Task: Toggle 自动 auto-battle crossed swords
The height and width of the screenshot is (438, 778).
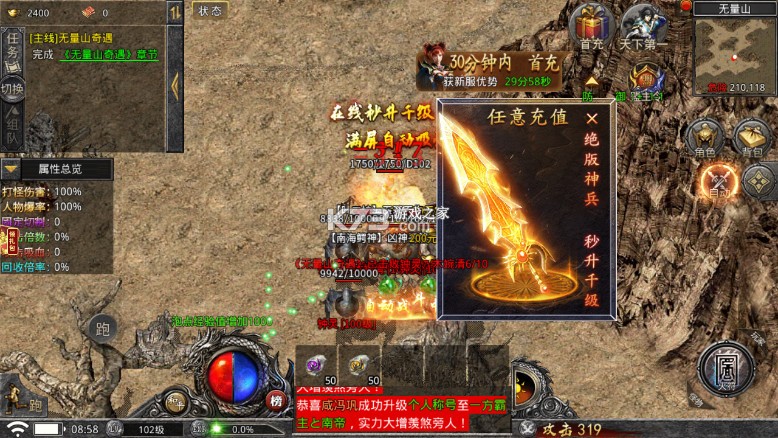Action: pyautogui.click(x=716, y=181)
